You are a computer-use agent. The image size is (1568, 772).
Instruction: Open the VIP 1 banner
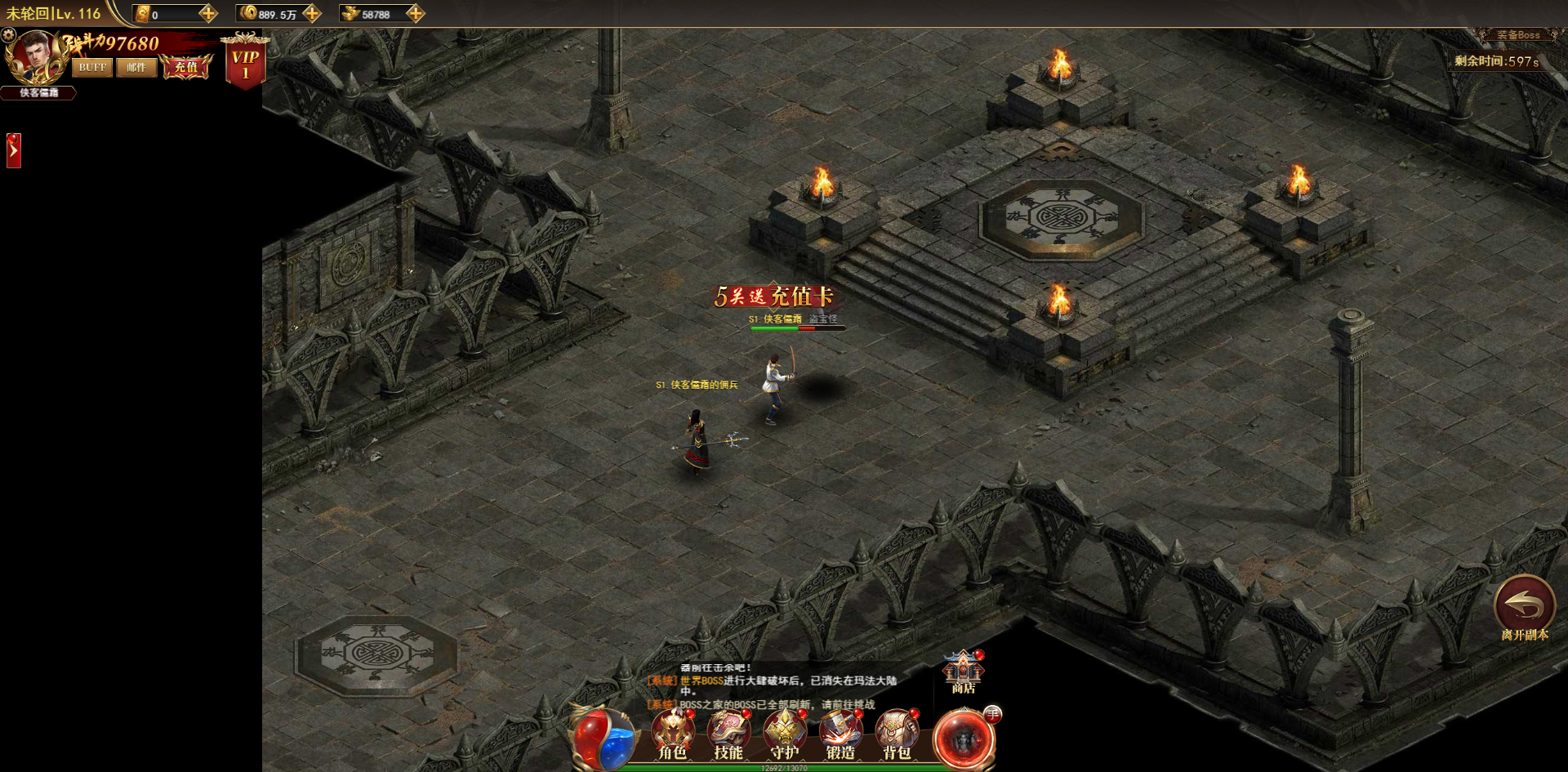(x=245, y=64)
